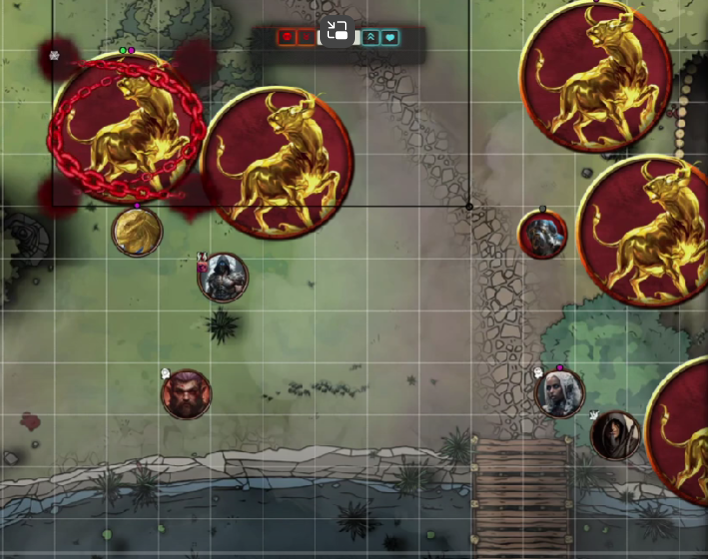Click the teal heart toolbar button
This screenshot has height=559, width=708.
pyautogui.click(x=390, y=38)
